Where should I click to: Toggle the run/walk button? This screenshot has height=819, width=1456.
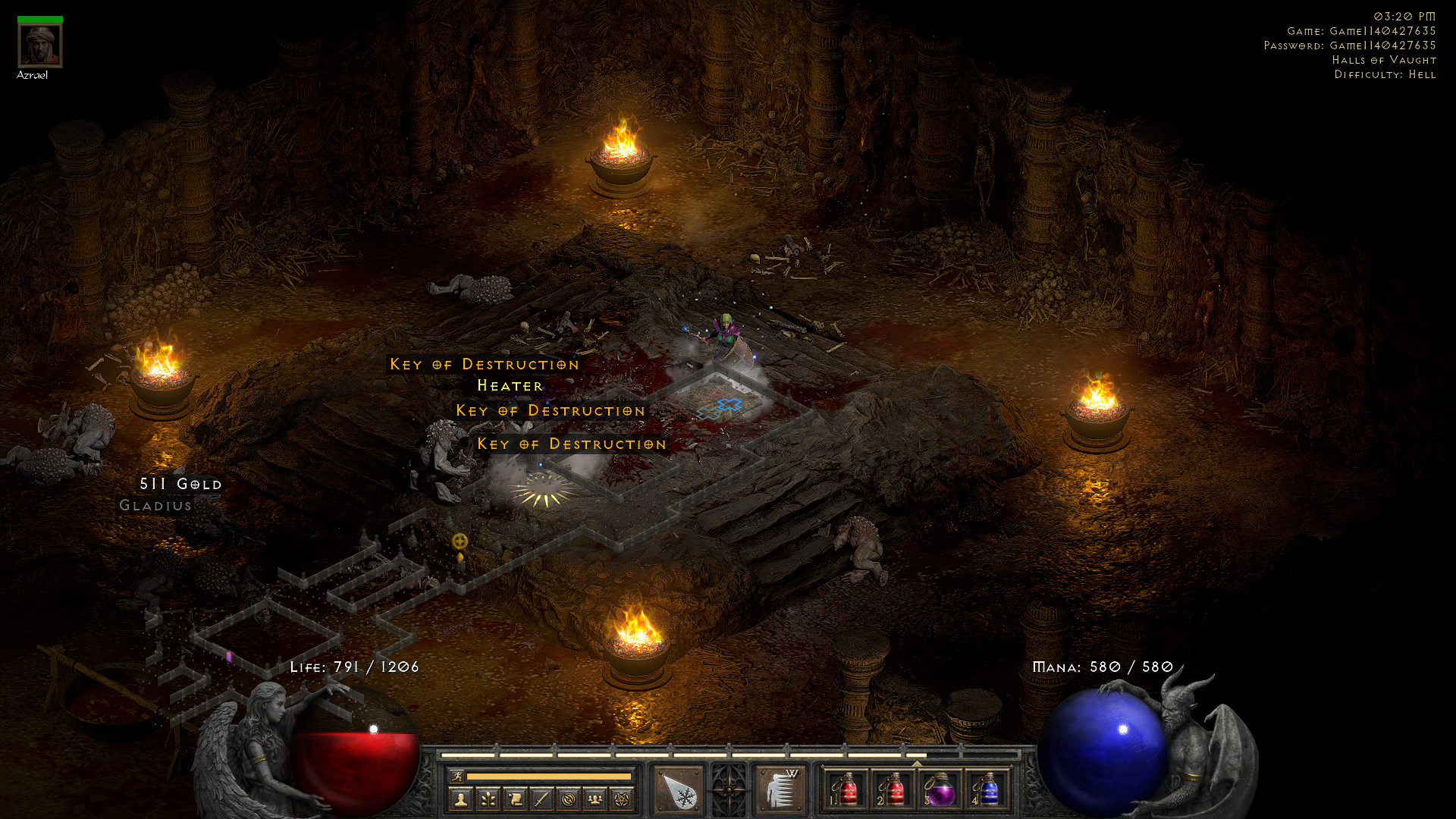(457, 776)
